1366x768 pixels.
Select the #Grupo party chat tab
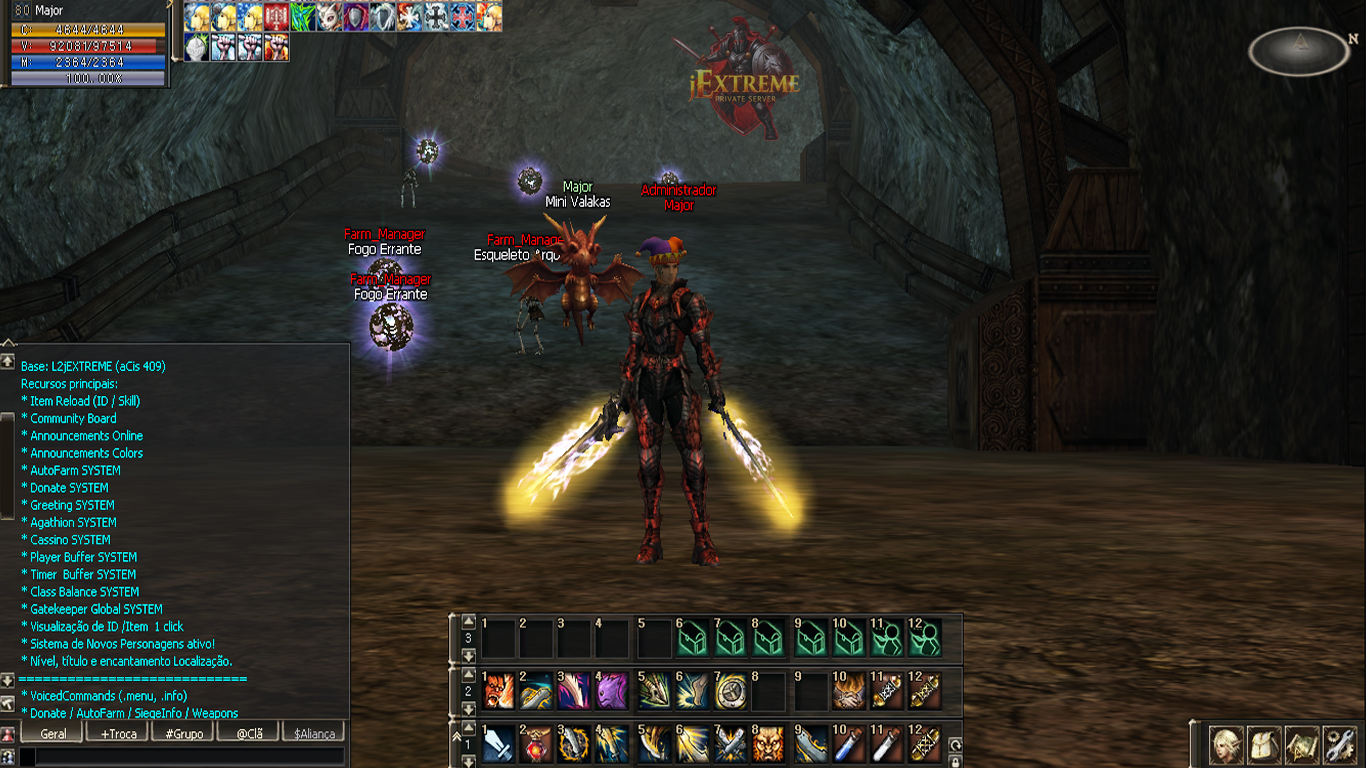184,733
